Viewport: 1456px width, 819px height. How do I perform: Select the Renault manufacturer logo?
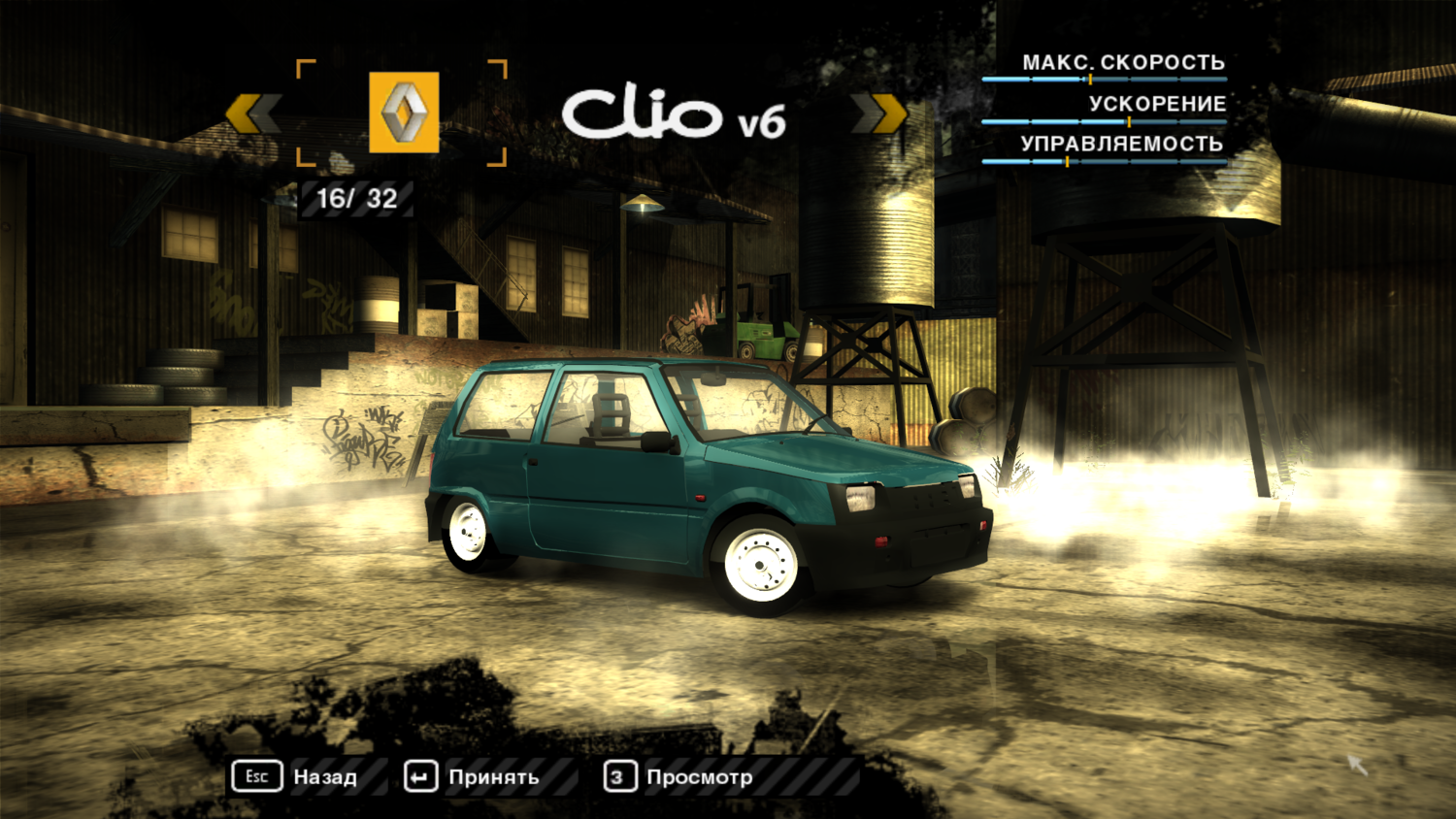pos(402,113)
